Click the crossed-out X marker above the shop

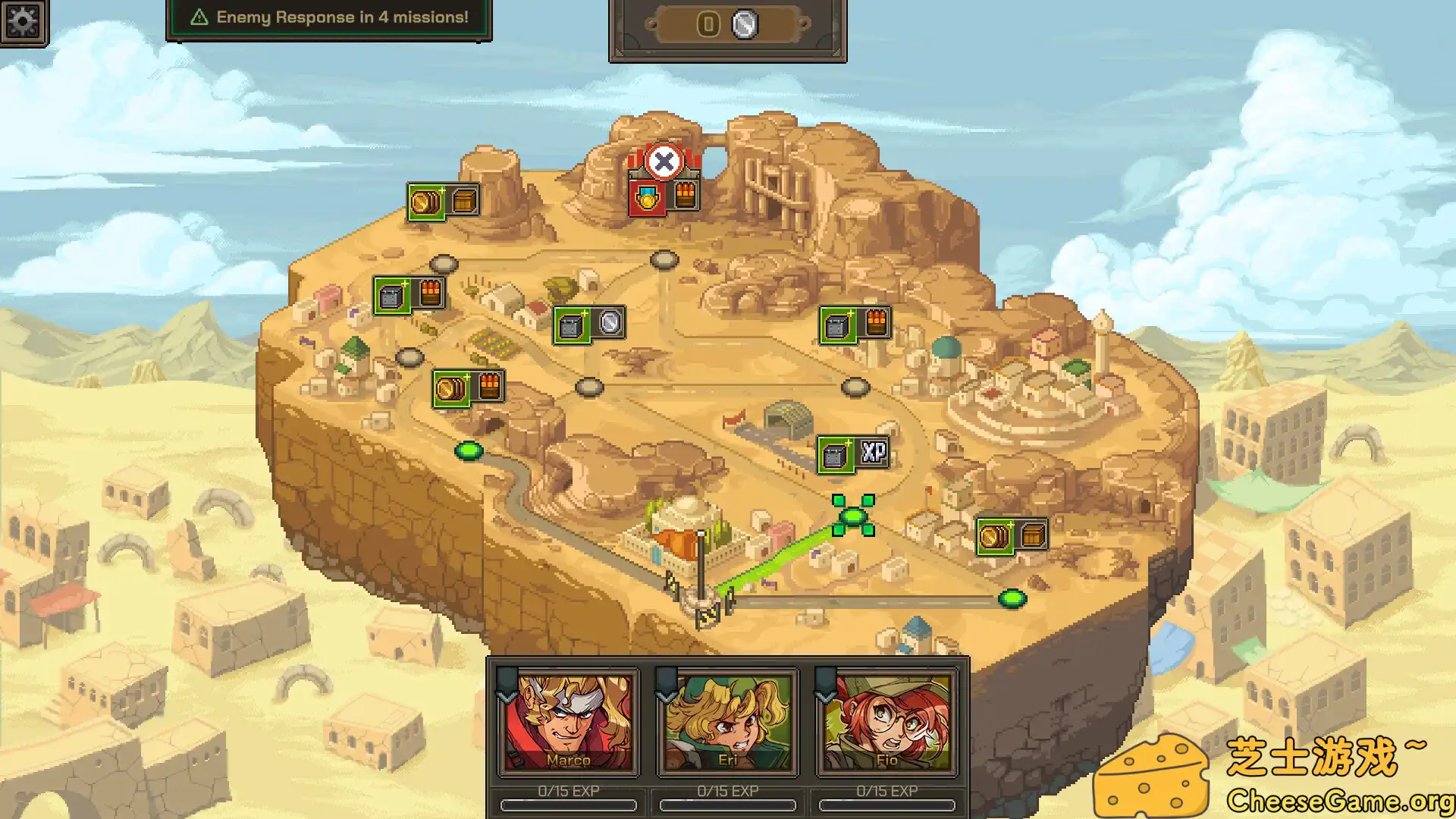point(666,160)
